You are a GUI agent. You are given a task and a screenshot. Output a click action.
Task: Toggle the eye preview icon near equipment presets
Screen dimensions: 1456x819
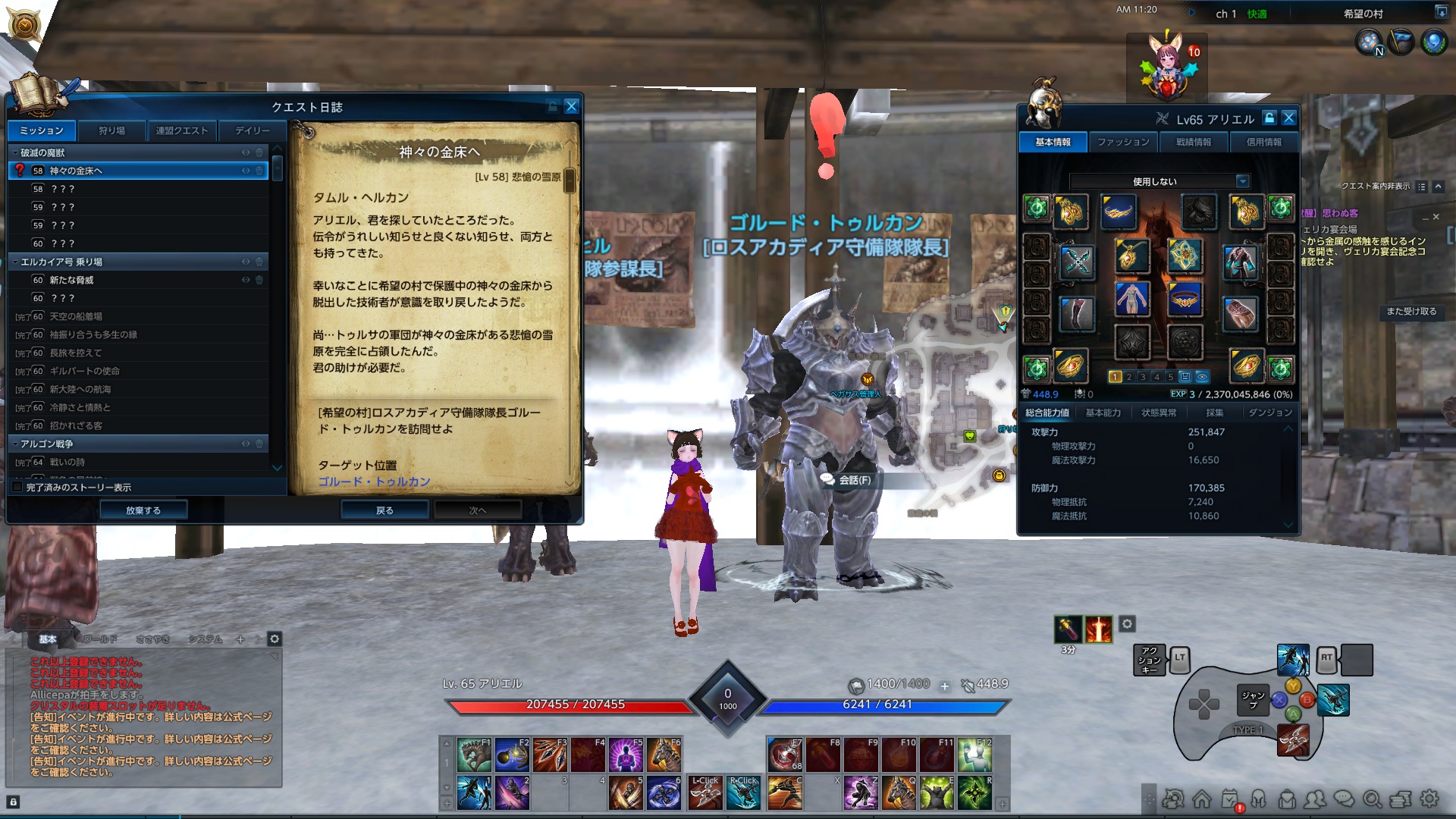pyautogui.click(x=1202, y=377)
